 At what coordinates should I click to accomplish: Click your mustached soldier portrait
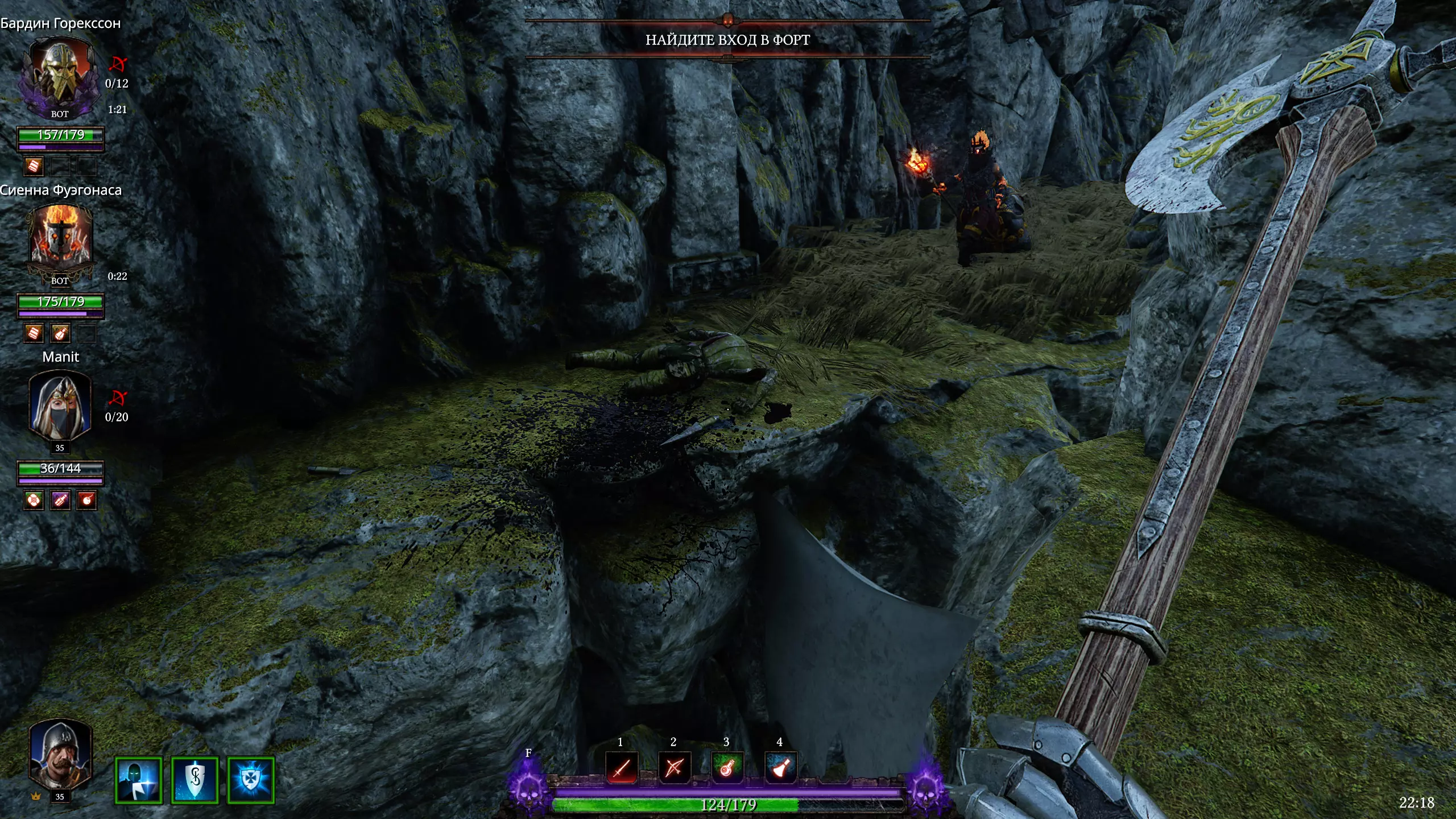tap(60, 754)
